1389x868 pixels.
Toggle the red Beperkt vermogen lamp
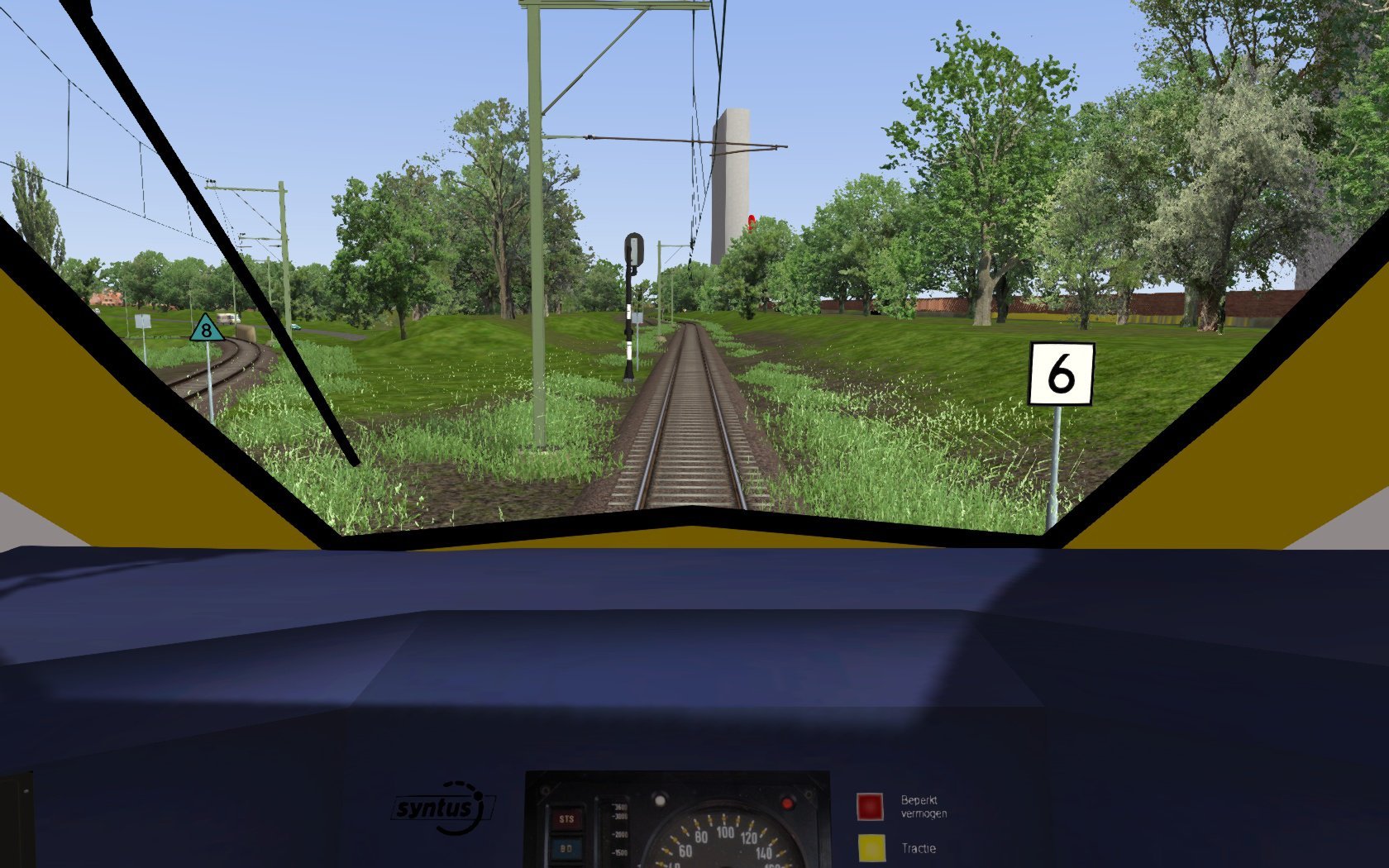pyautogui.click(x=870, y=806)
